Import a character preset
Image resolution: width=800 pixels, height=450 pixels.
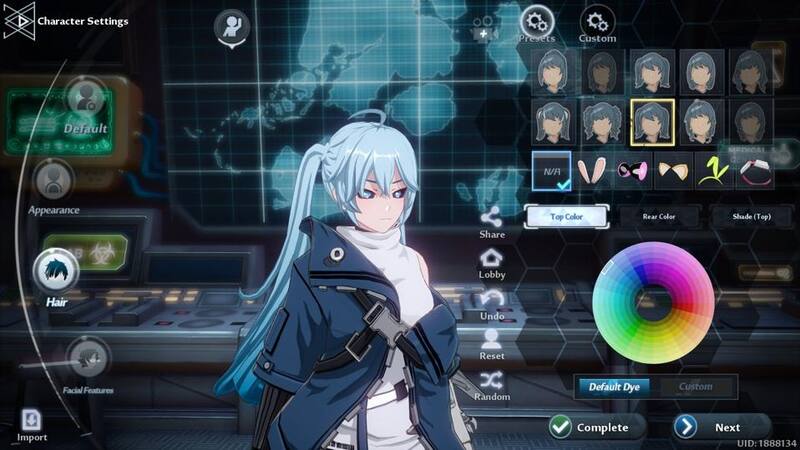[x=31, y=423]
